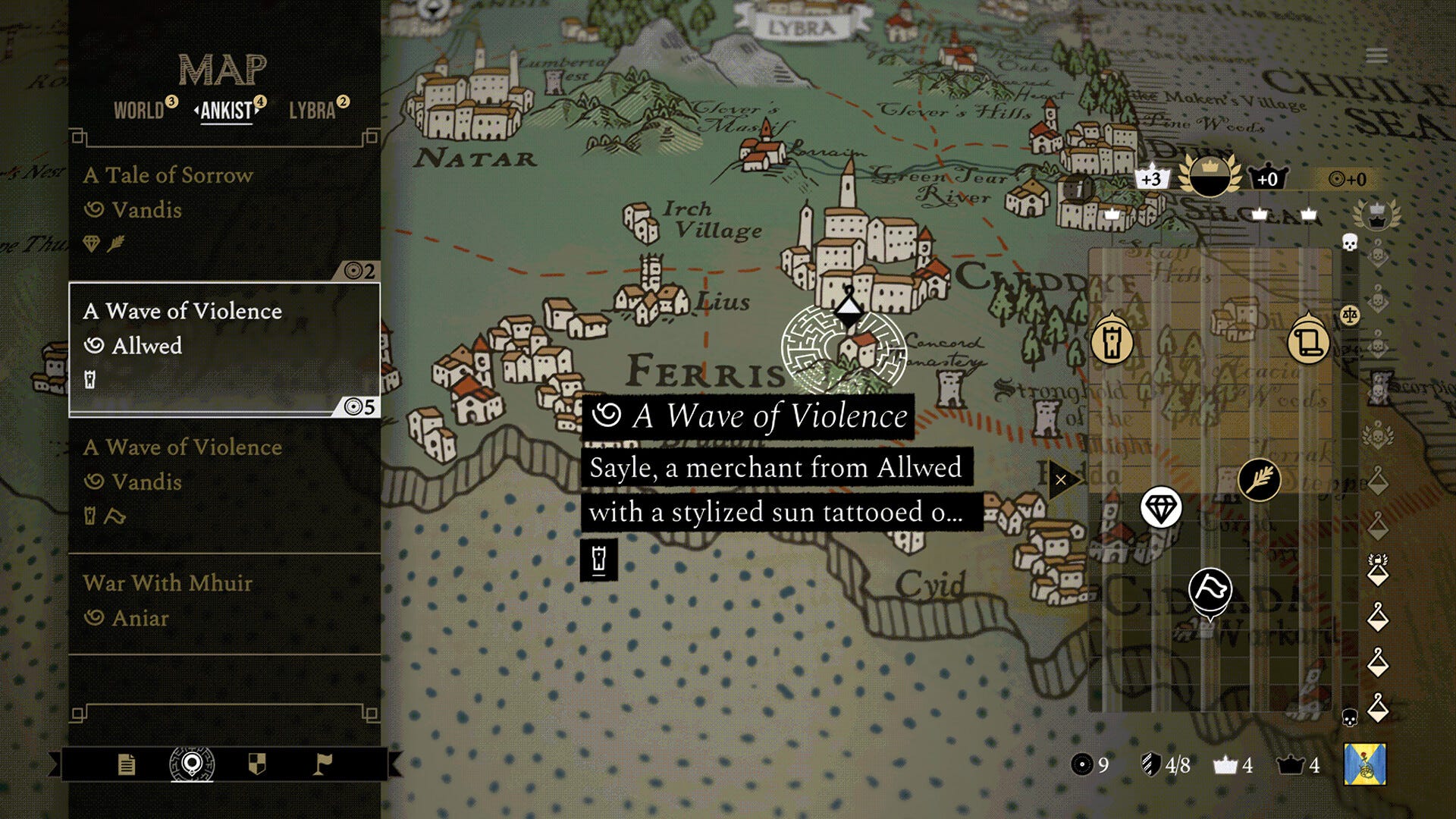This screenshot has height=819, width=1456.
Task: Open the Lybra map tab
Action: 312,111
